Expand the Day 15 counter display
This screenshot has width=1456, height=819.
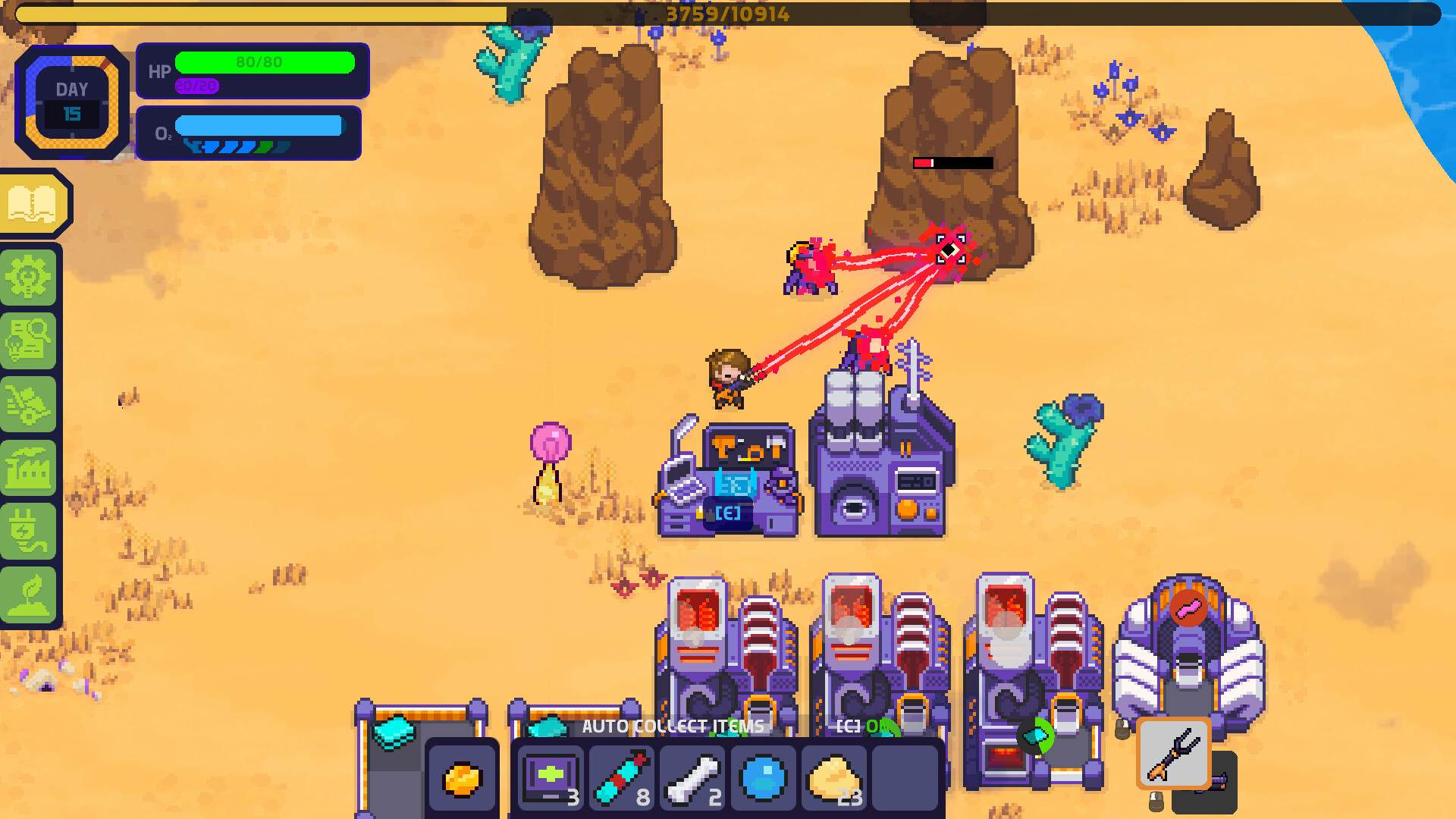pos(71,101)
